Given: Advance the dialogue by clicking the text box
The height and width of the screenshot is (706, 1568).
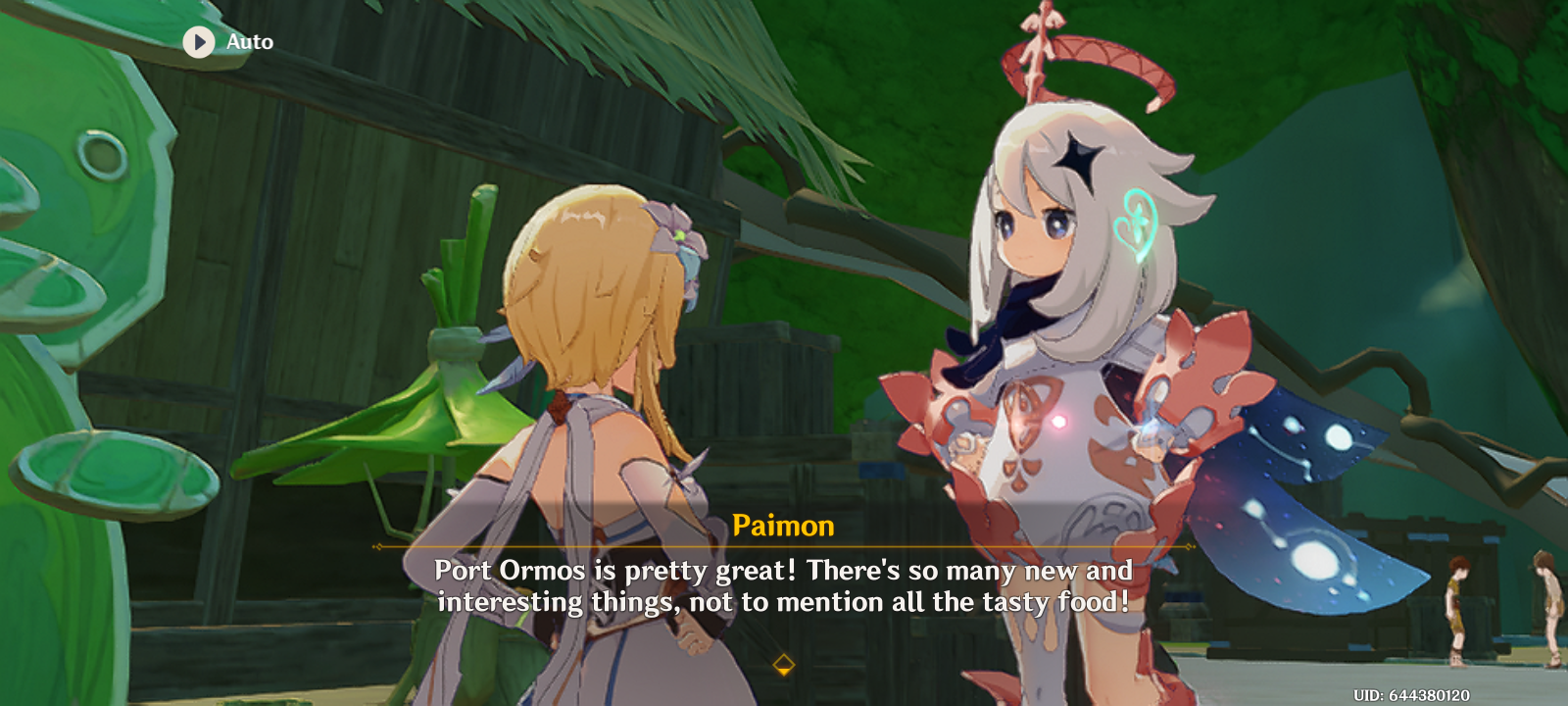Looking at the screenshot, I should pos(783,585).
